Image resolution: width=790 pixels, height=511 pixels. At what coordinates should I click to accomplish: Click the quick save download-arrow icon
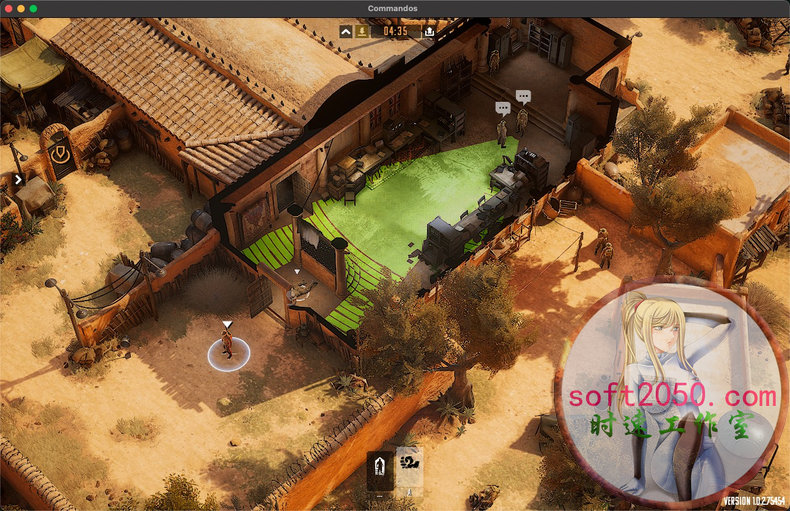click(361, 31)
